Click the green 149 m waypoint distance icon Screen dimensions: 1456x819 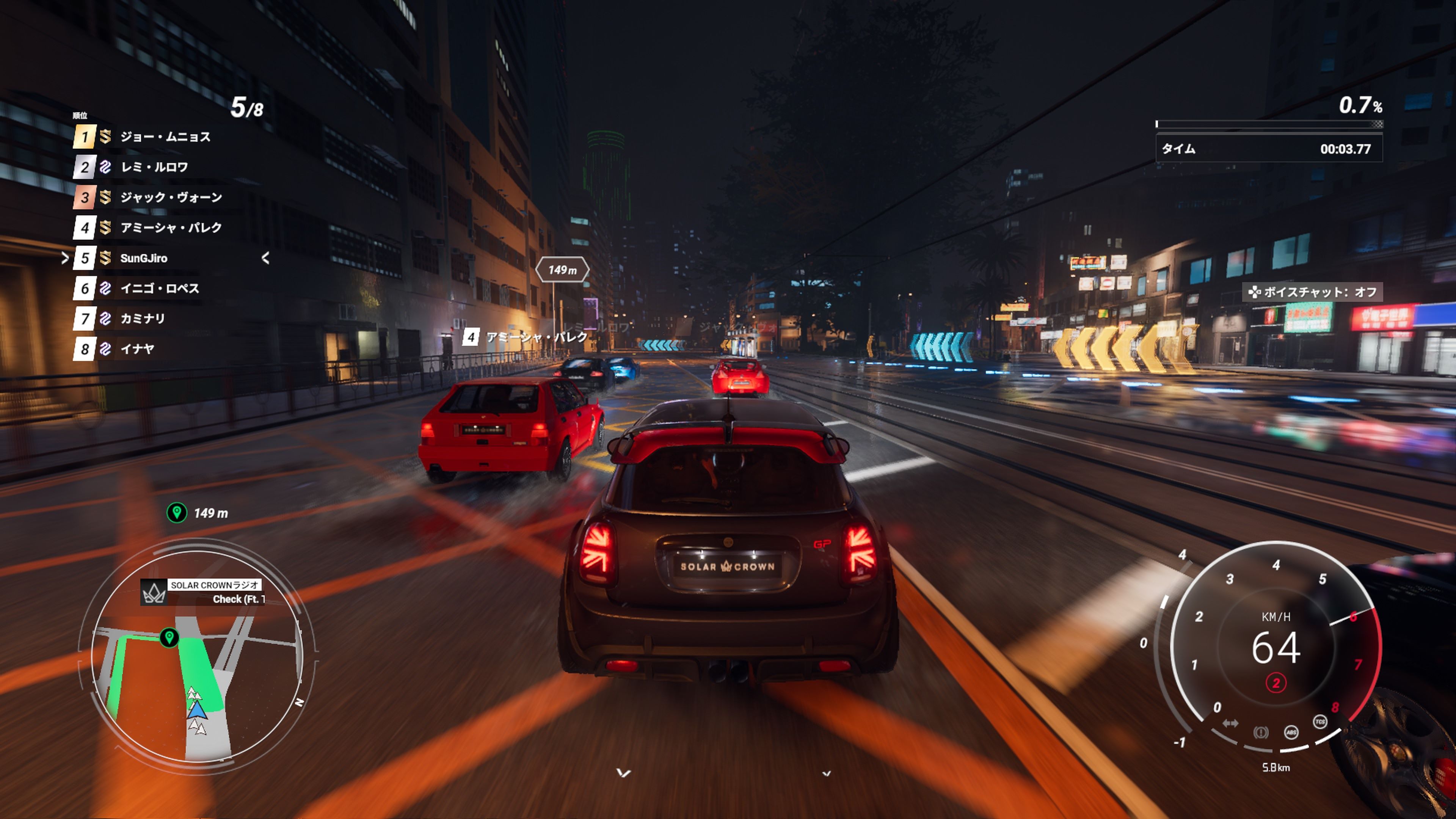click(x=177, y=513)
